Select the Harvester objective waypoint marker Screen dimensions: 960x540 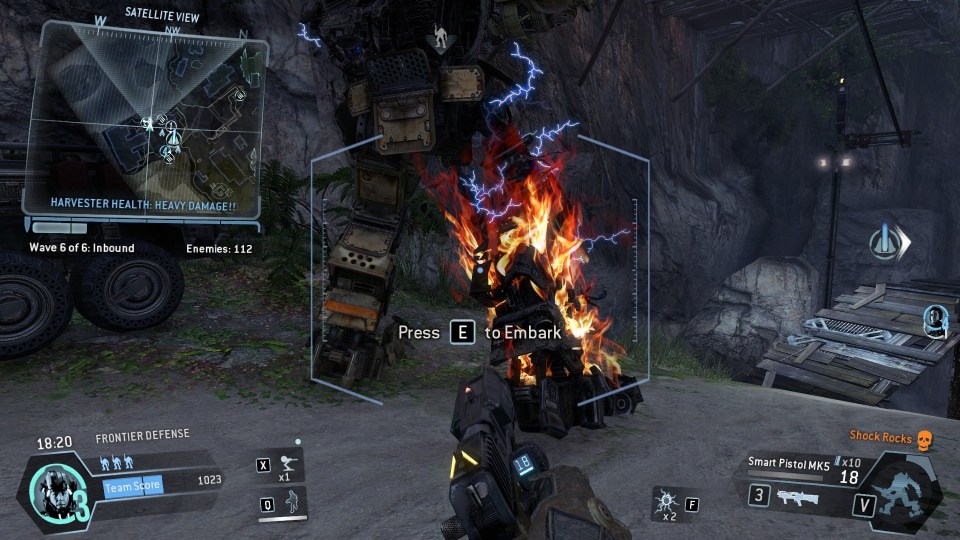click(888, 241)
